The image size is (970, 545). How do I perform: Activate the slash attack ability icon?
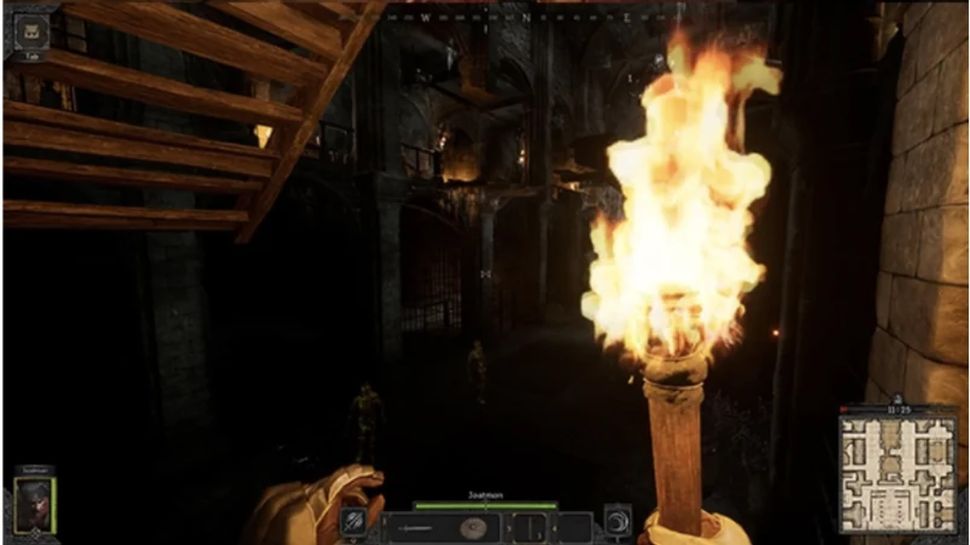[x=353, y=521]
